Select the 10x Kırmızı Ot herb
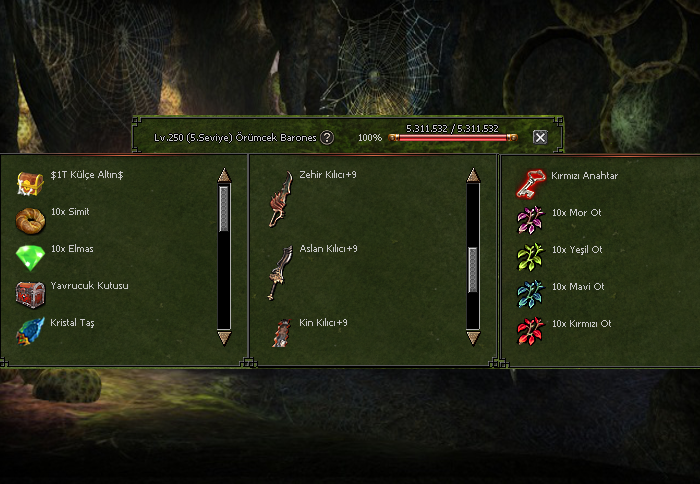This screenshot has width=700, height=484. pyautogui.click(x=529, y=330)
